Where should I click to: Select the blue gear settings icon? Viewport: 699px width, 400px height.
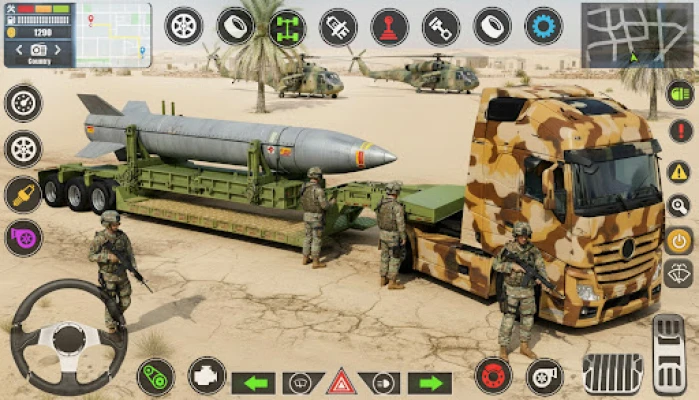click(543, 26)
